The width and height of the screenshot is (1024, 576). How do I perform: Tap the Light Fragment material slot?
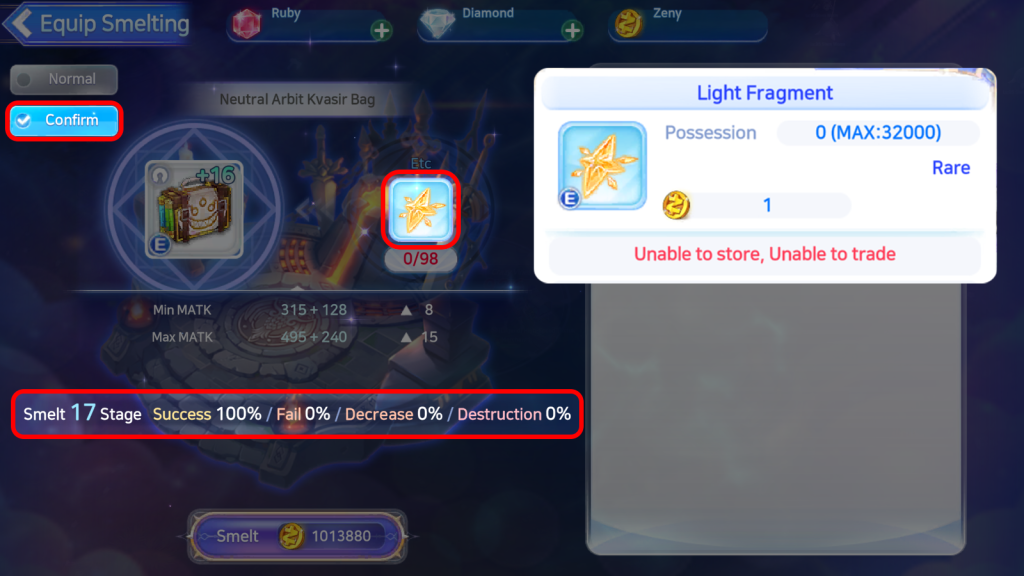[421, 209]
